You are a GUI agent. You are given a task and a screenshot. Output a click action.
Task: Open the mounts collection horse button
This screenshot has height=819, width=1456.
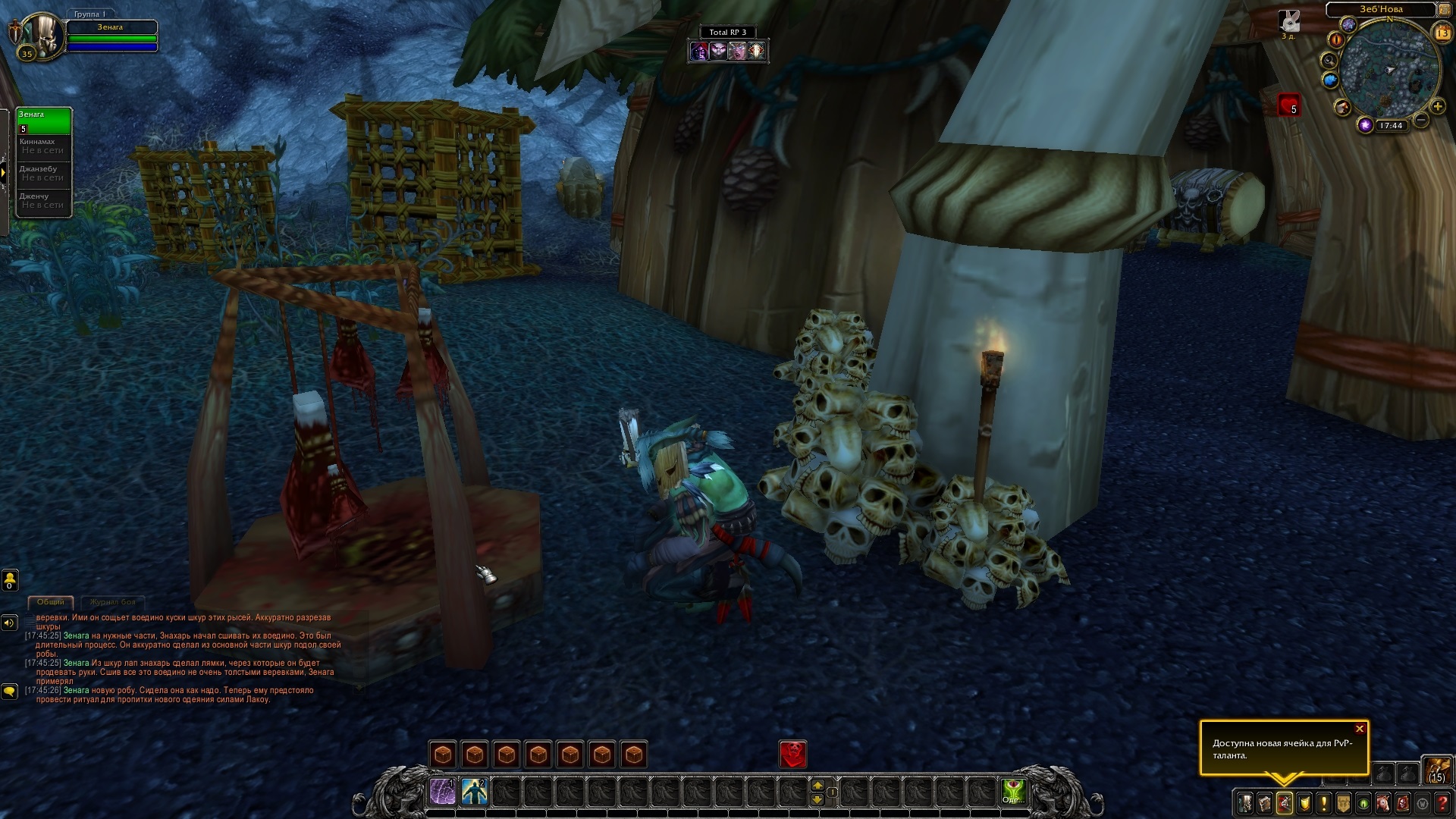pos(1383,802)
